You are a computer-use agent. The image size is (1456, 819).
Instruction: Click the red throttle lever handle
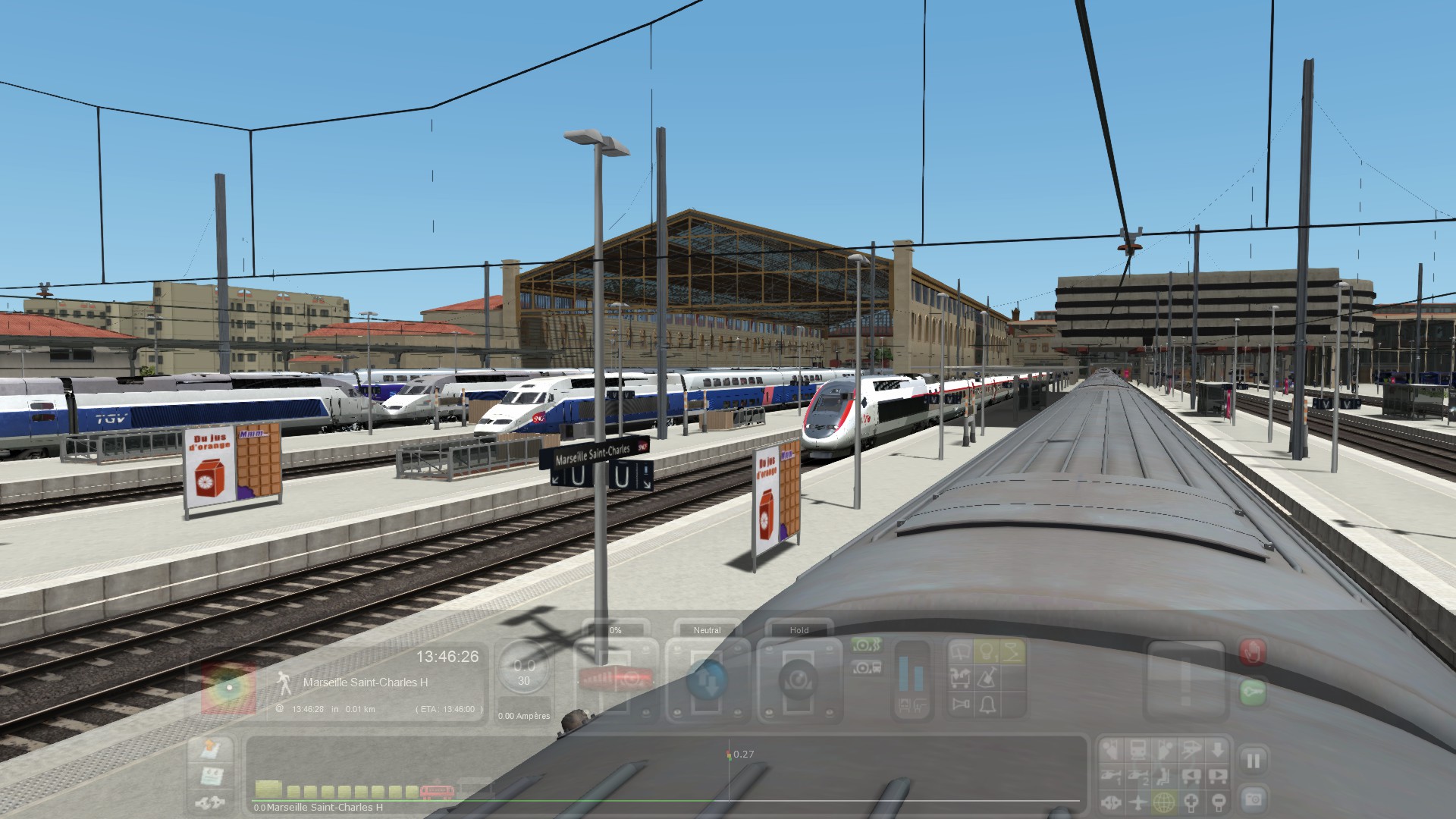615,678
